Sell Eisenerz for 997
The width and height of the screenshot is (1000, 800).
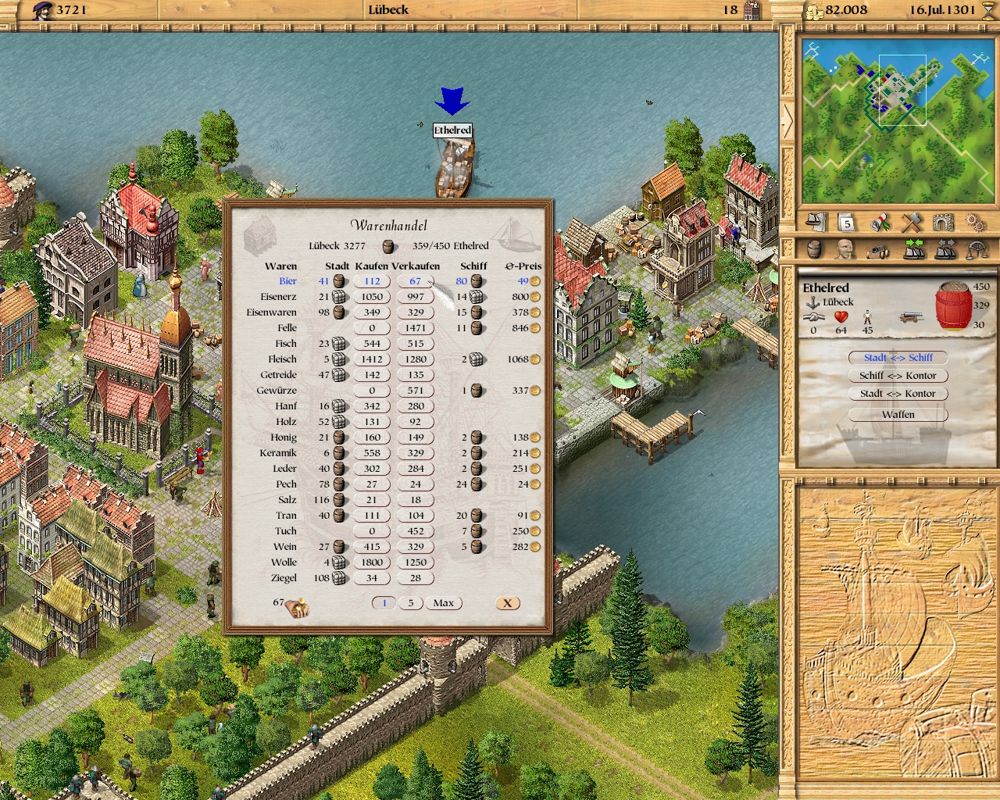415,297
